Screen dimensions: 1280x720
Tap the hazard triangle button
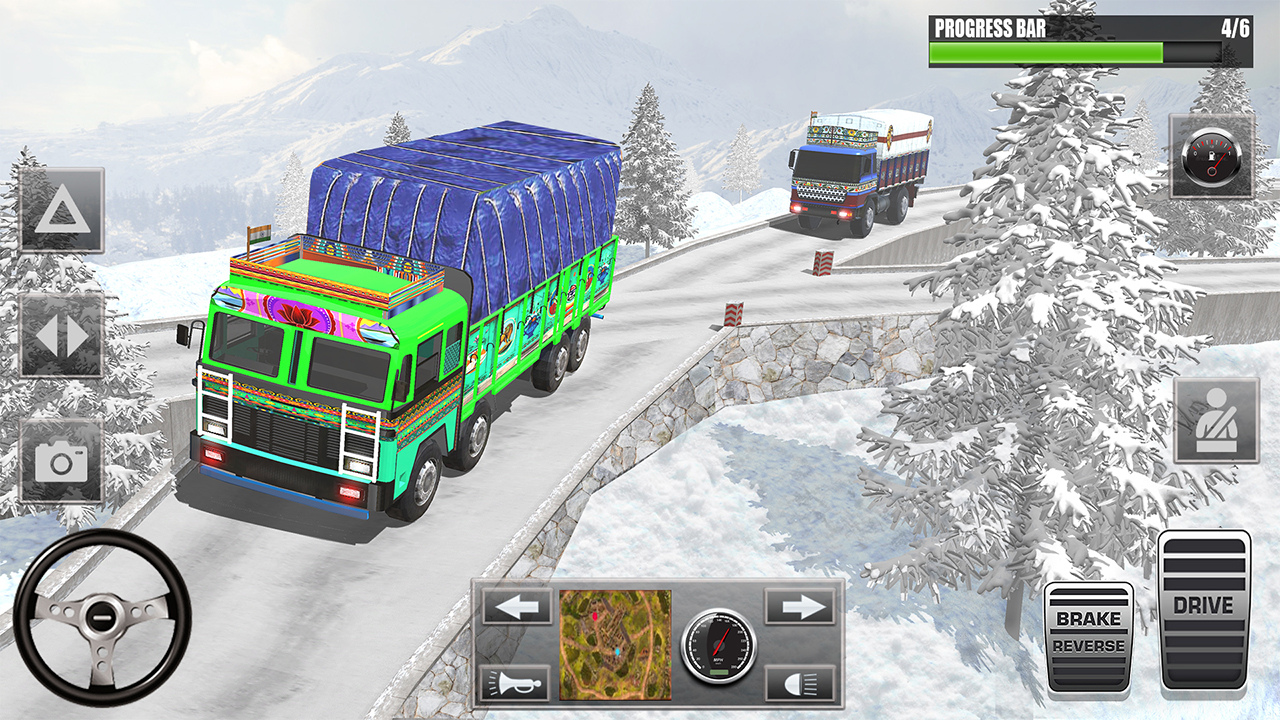[62, 211]
